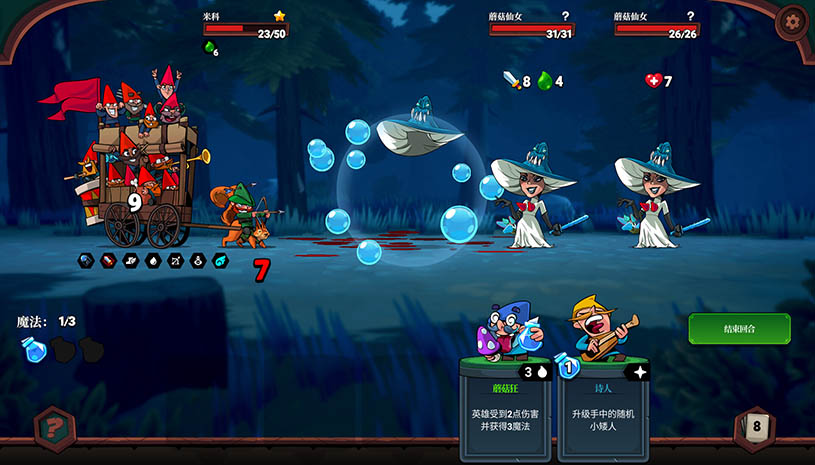The width and height of the screenshot is (815, 465).
Task: Inspect the white droplet relic icon
Action: (153, 261)
